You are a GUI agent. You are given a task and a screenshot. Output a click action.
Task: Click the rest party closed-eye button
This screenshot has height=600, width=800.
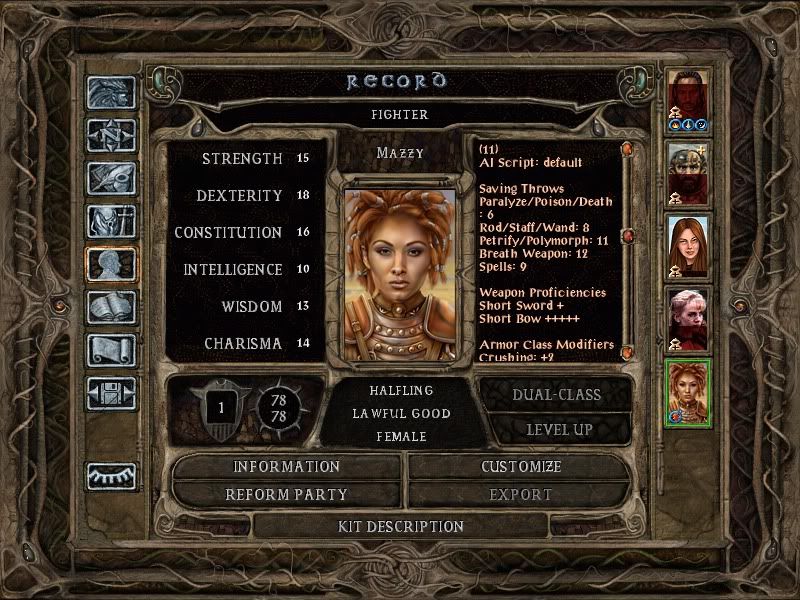point(110,476)
